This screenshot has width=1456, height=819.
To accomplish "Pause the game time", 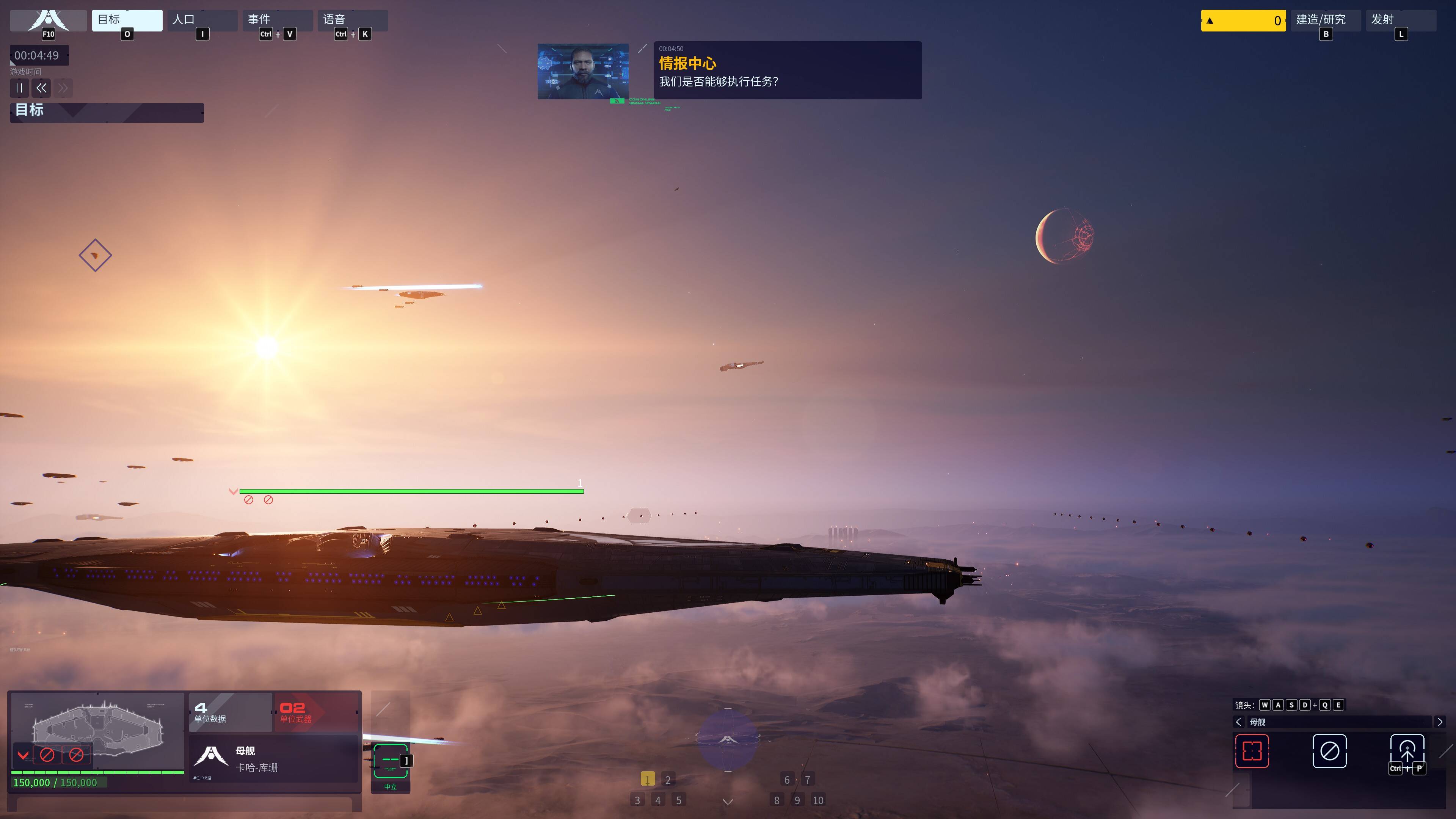I will (x=19, y=88).
